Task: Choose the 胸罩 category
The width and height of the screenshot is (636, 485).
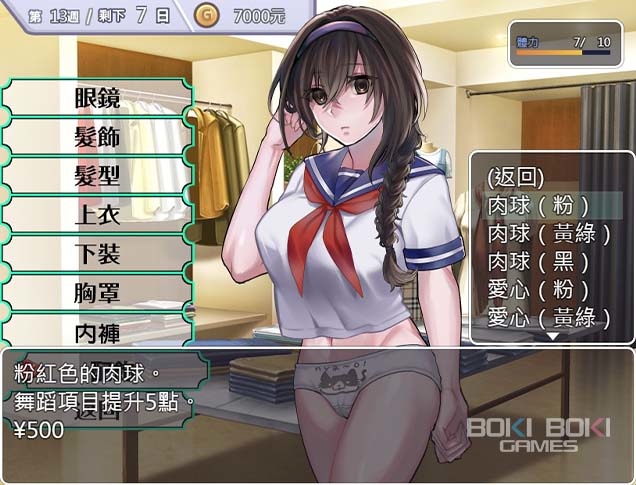Action: [x=97, y=293]
